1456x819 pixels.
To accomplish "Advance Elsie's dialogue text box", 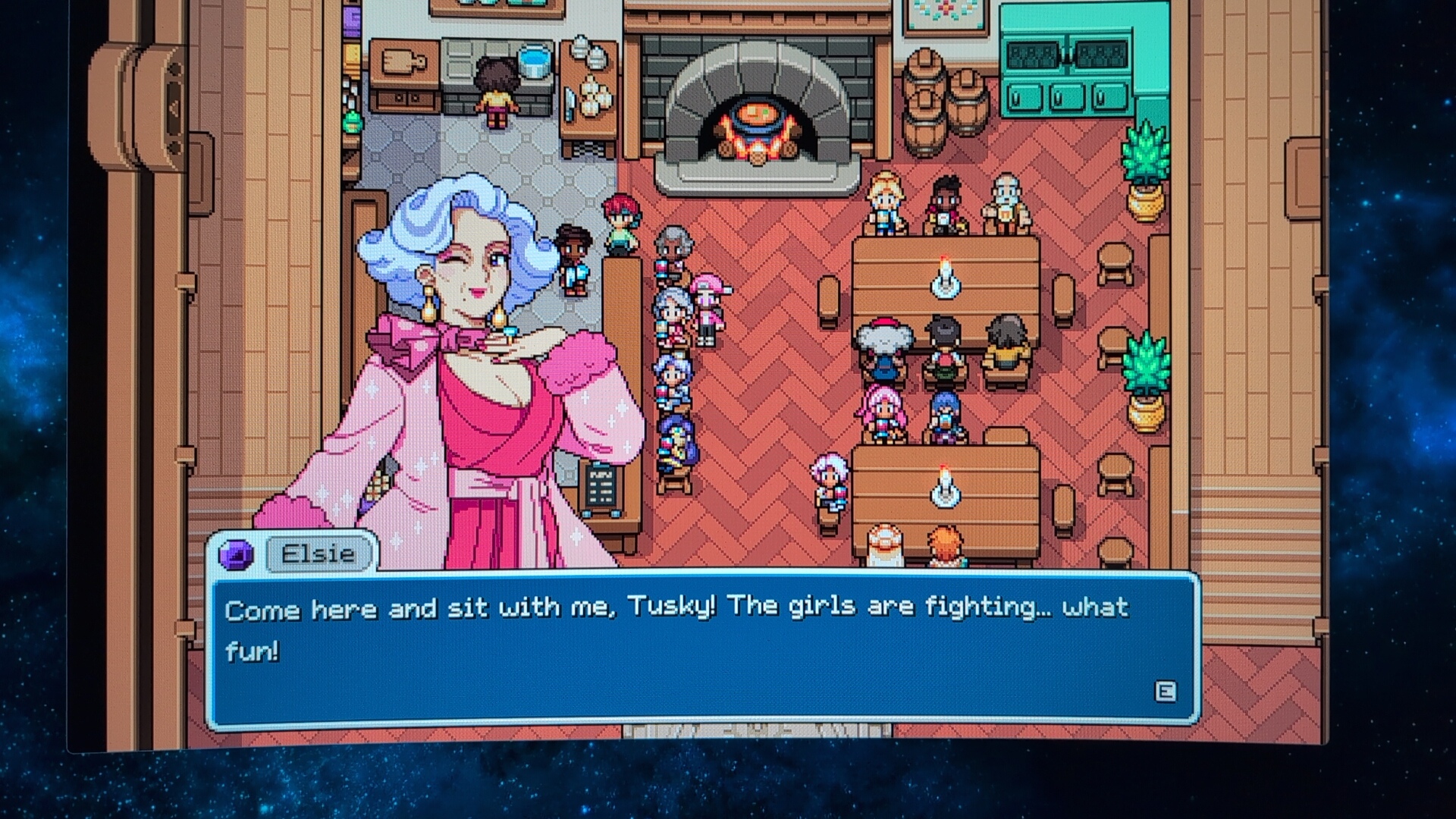I will 1165,691.
